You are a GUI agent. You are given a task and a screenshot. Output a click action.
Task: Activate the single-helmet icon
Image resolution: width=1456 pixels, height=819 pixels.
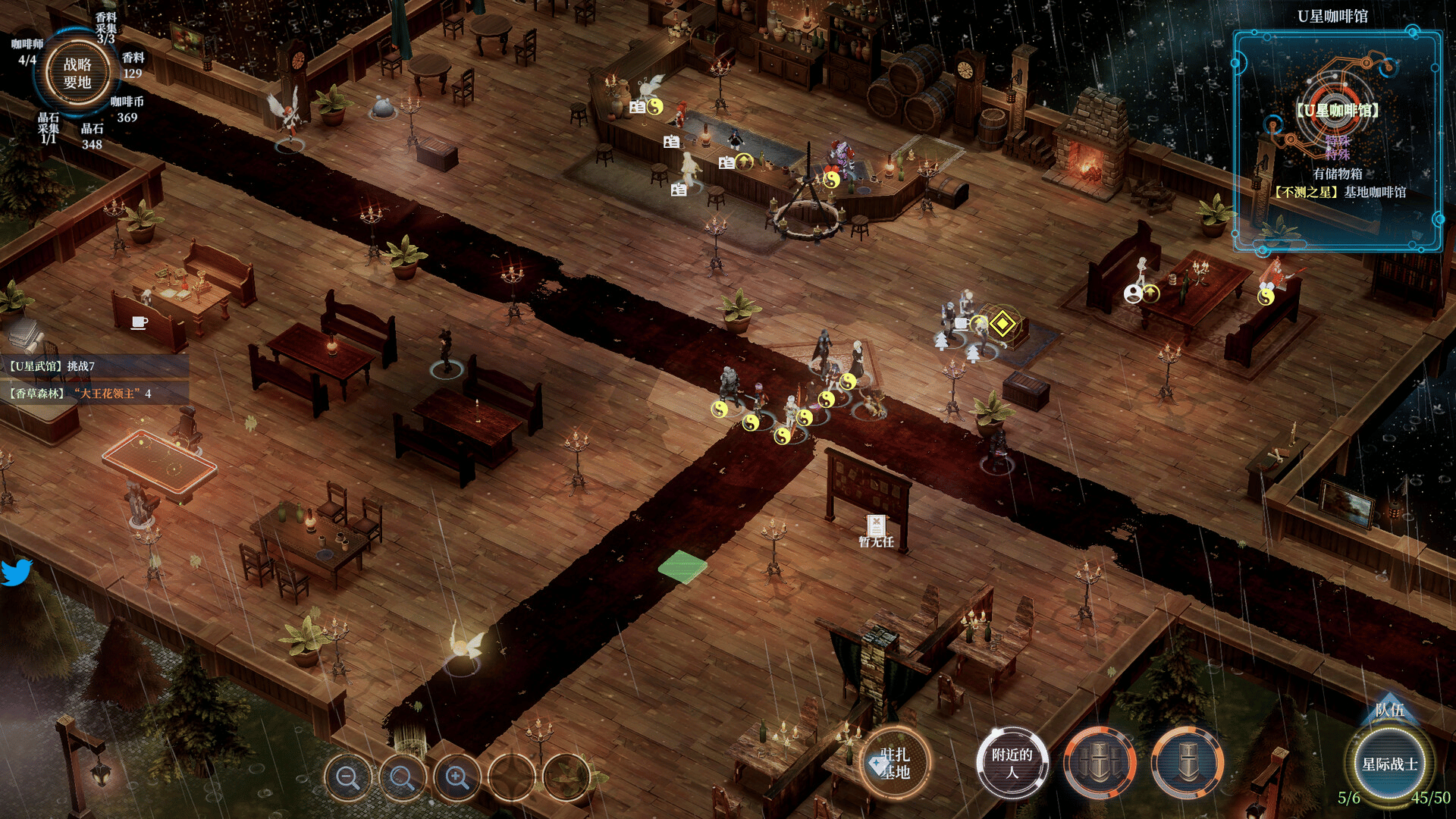(x=1188, y=763)
